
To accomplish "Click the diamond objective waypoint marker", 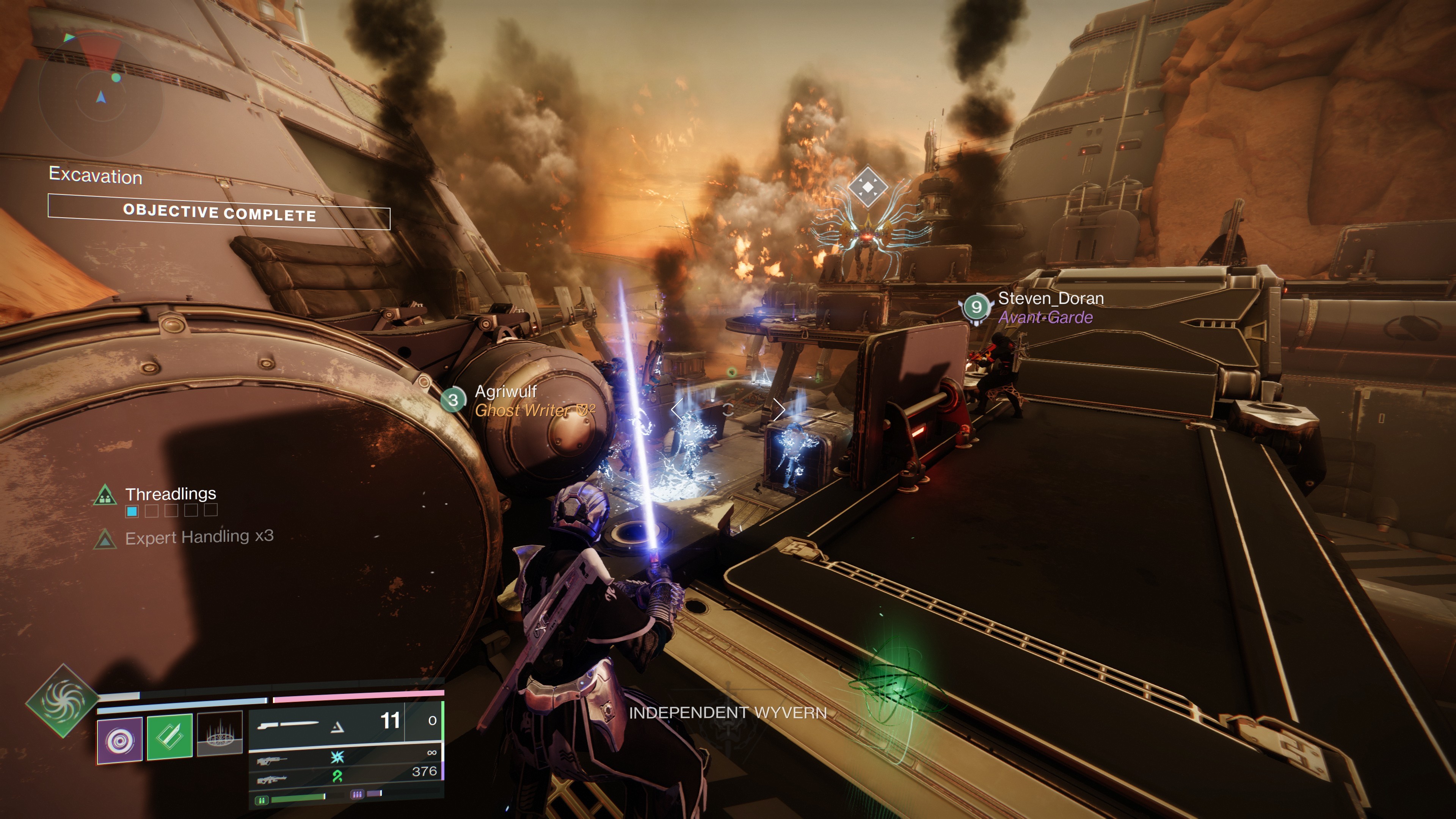I will tap(868, 186).
